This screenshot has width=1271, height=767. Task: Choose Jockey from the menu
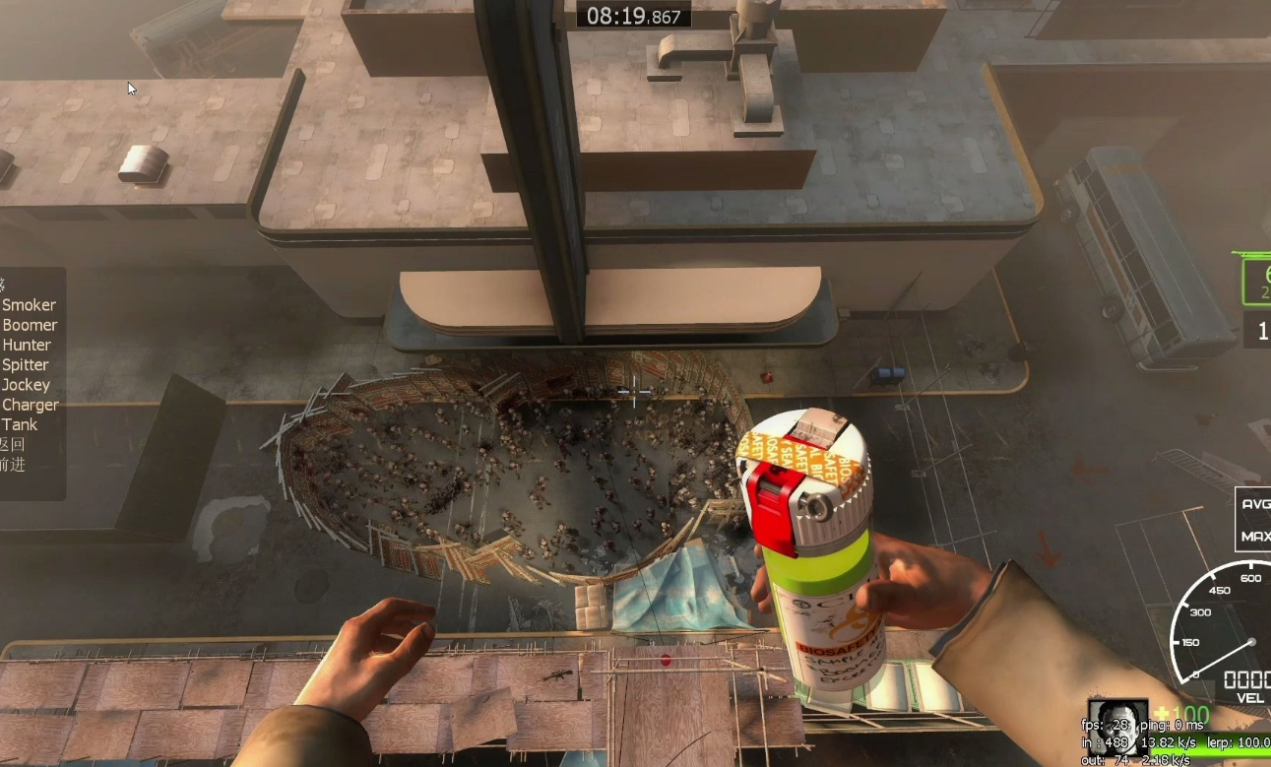click(26, 385)
